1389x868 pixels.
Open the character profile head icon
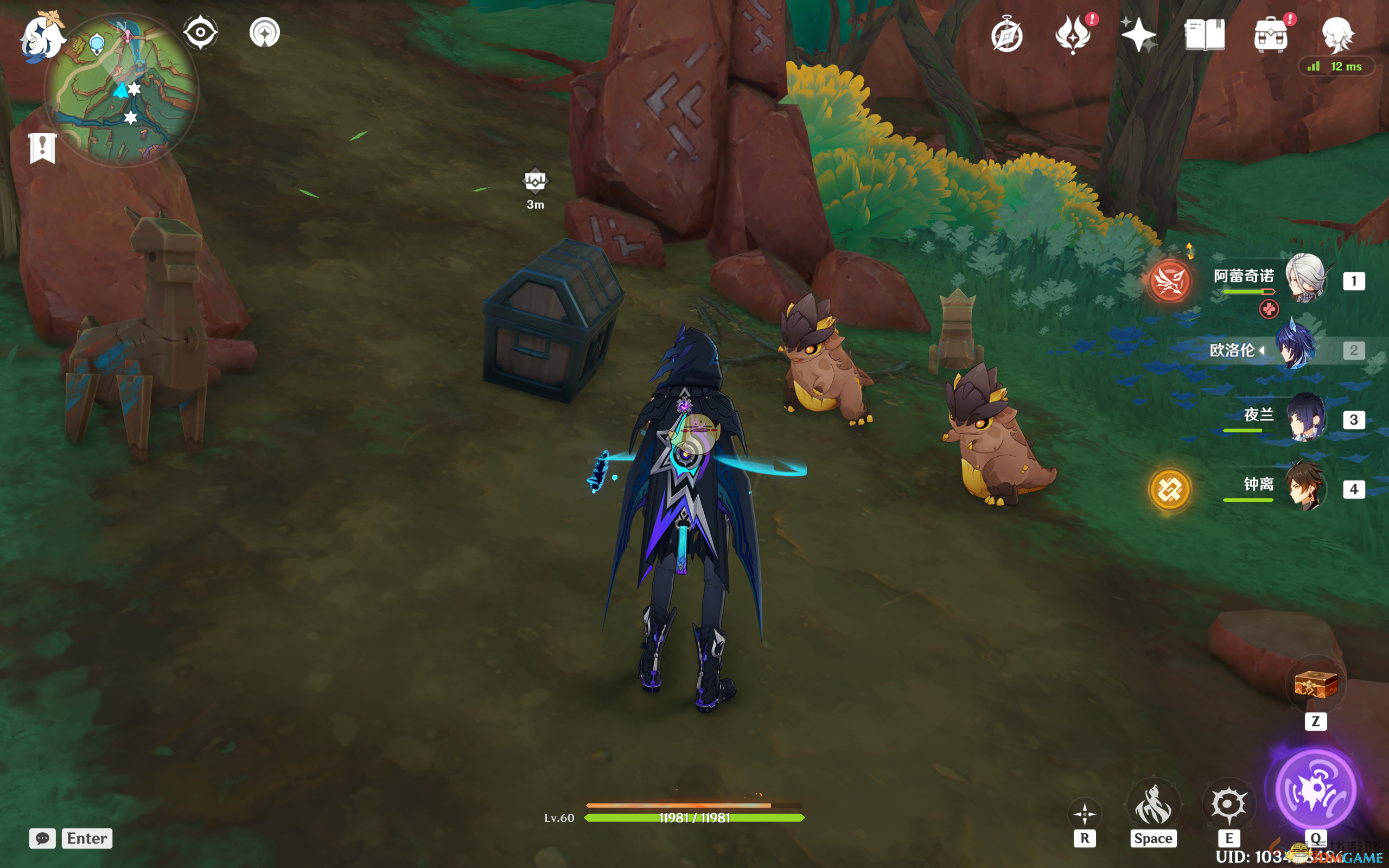pyautogui.click(x=1337, y=34)
